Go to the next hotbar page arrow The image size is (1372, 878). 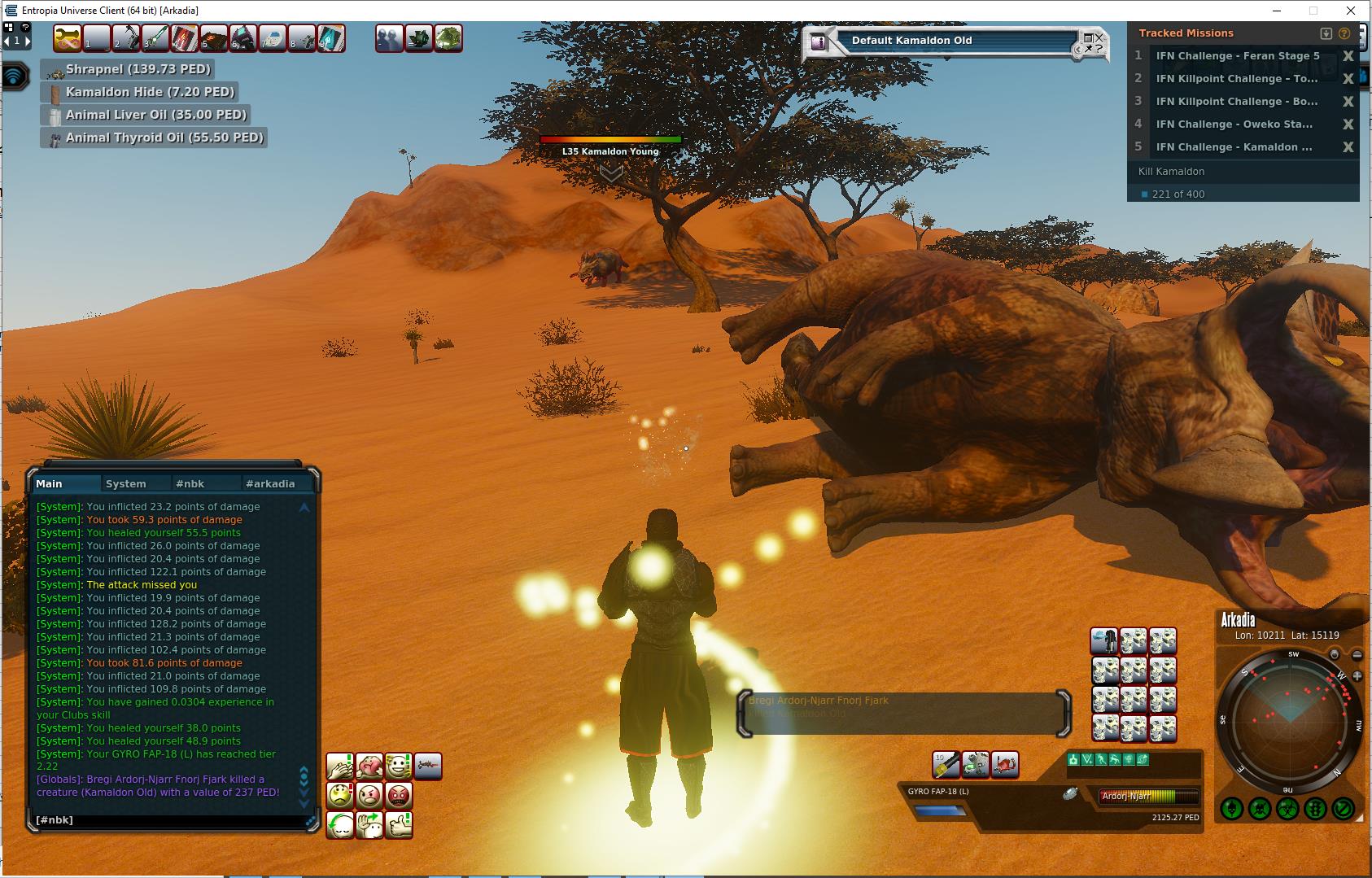tap(27, 40)
